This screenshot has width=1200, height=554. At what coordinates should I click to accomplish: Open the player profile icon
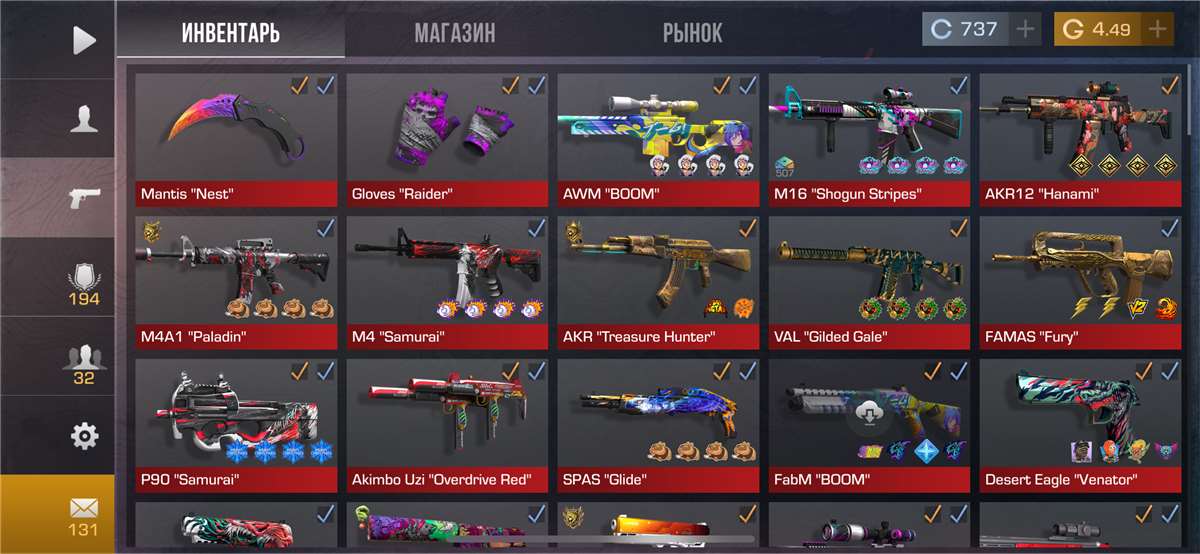click(x=84, y=119)
